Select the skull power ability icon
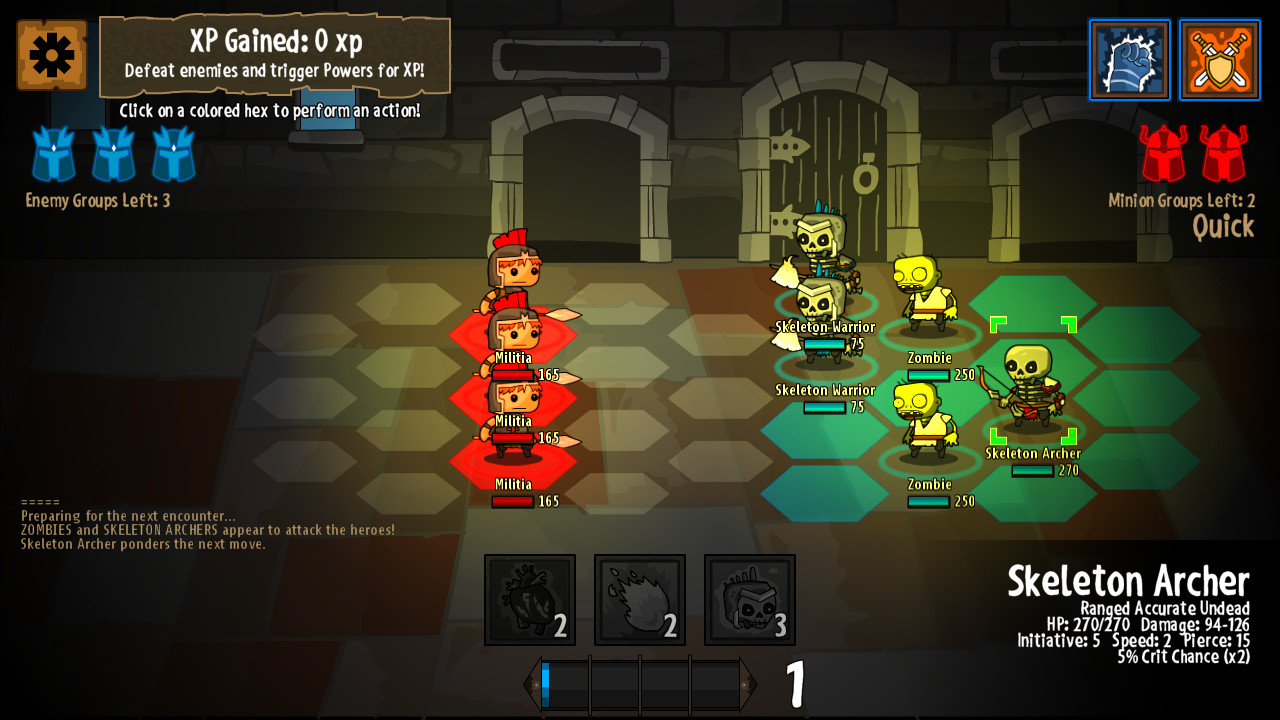The height and width of the screenshot is (720, 1280). [x=749, y=599]
